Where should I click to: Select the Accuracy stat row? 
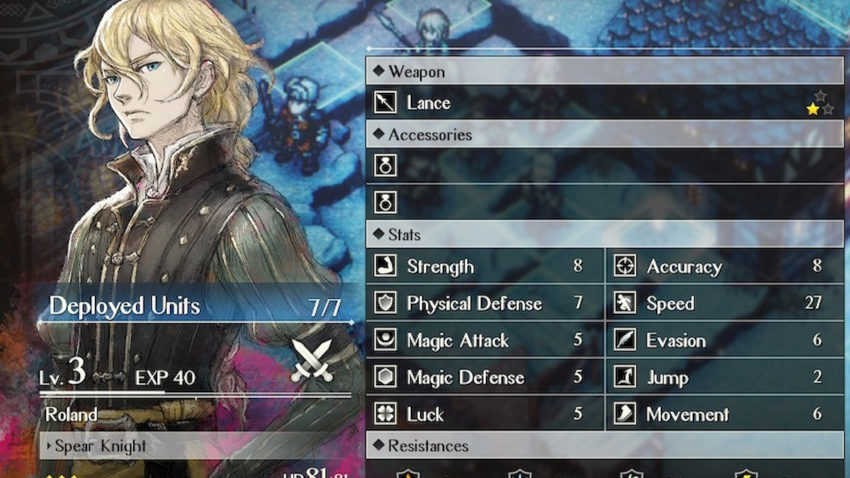pyautogui.click(x=726, y=266)
